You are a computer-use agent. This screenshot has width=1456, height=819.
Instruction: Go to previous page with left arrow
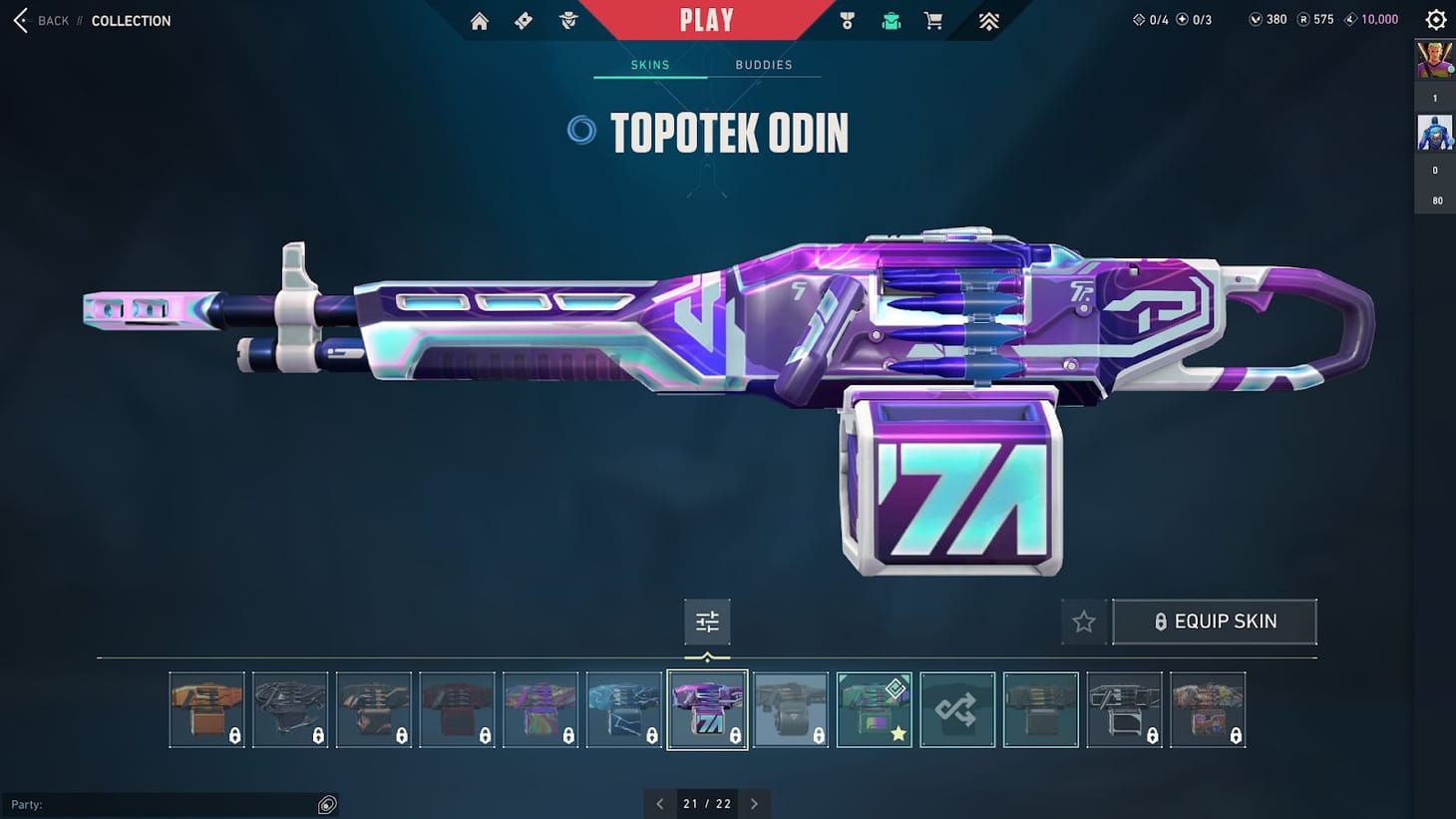tap(660, 803)
